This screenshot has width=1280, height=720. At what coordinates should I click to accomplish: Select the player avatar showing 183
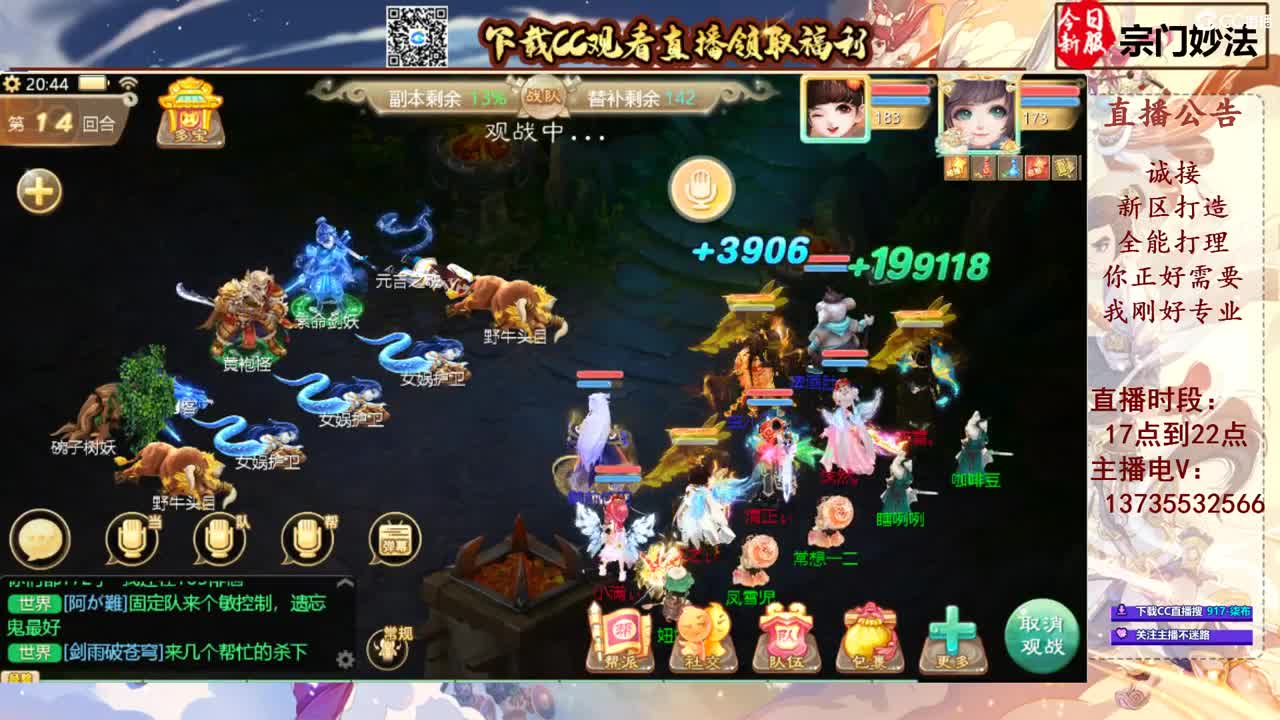[834, 110]
